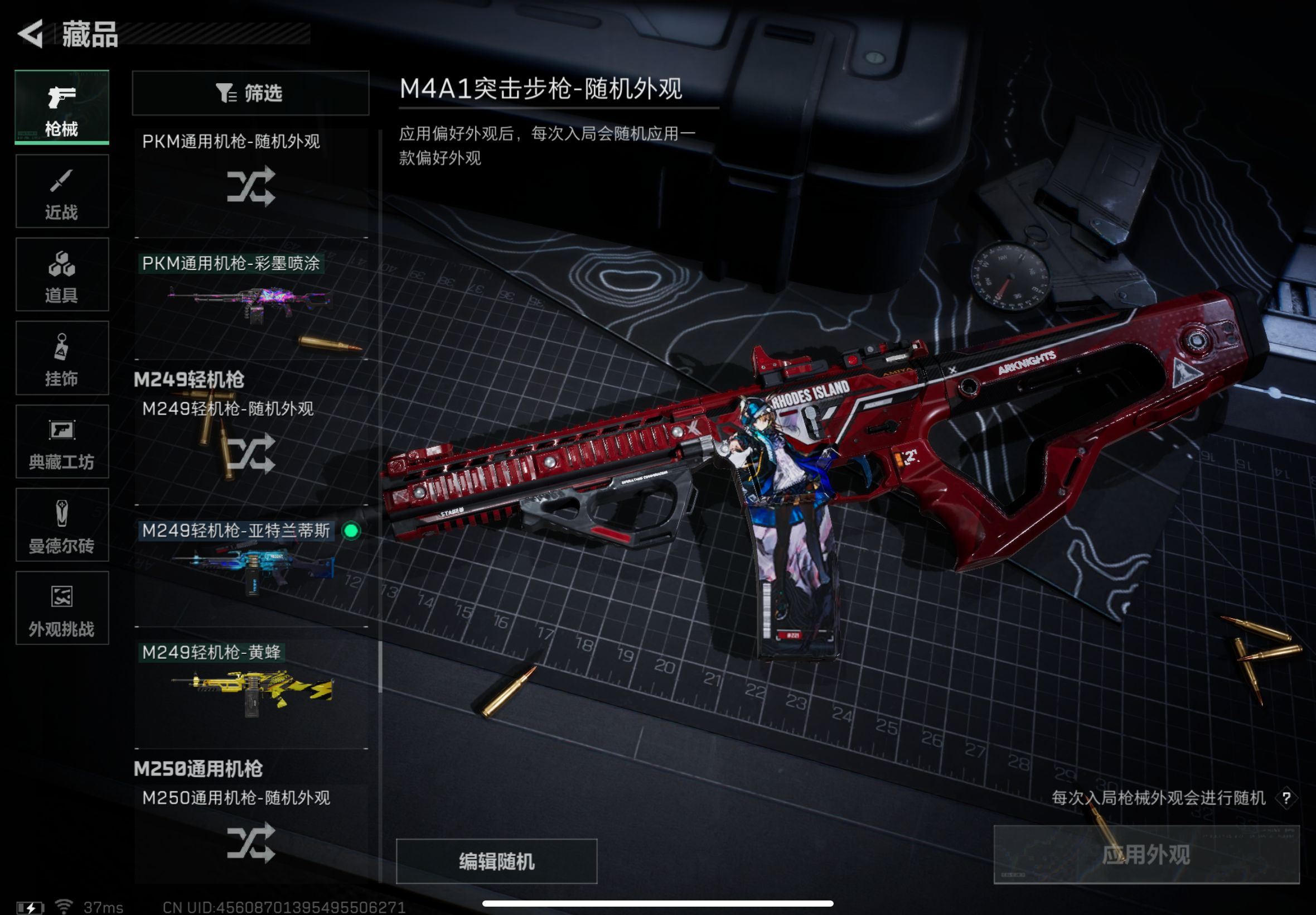Image resolution: width=1316 pixels, height=915 pixels.
Task: Open the 筛选 filter button
Action: click(250, 93)
